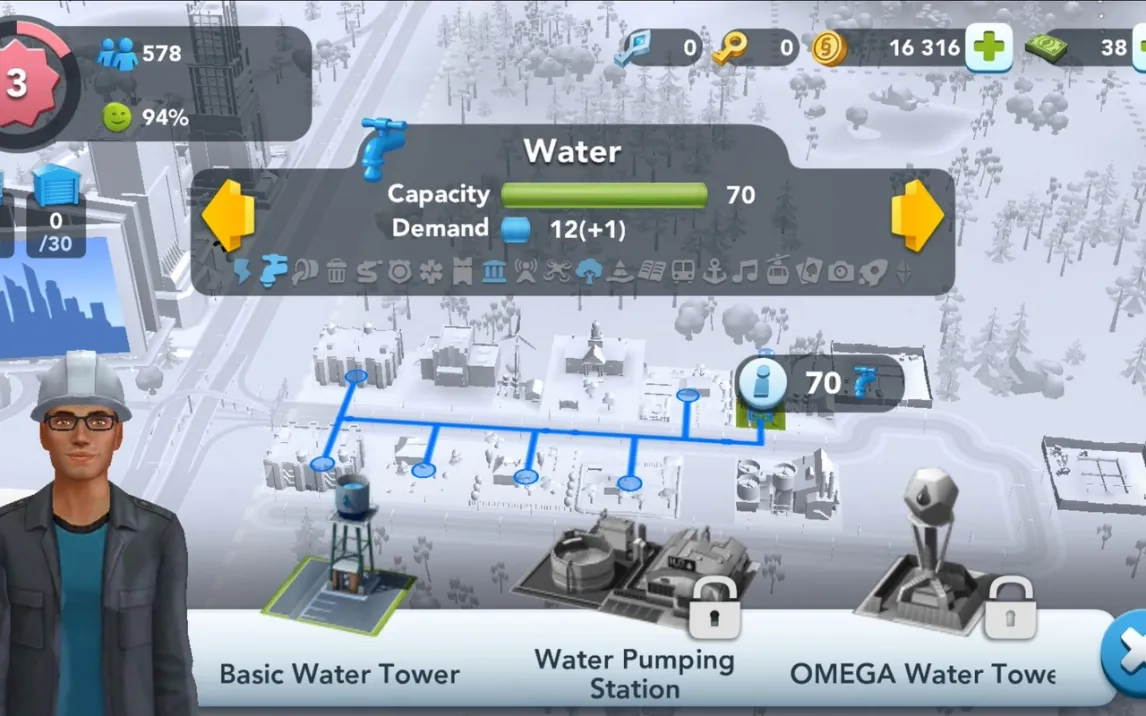The height and width of the screenshot is (716, 1146).
Task: Open the city storage box icon
Action: click(x=56, y=188)
